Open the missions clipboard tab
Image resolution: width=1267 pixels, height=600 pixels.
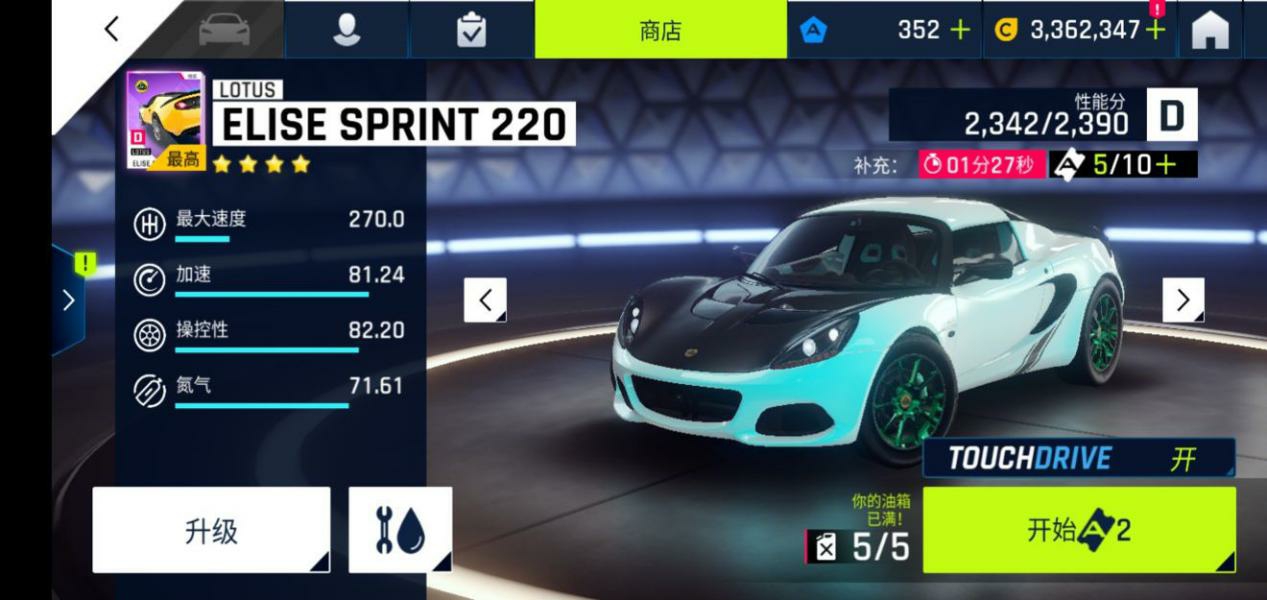471,30
